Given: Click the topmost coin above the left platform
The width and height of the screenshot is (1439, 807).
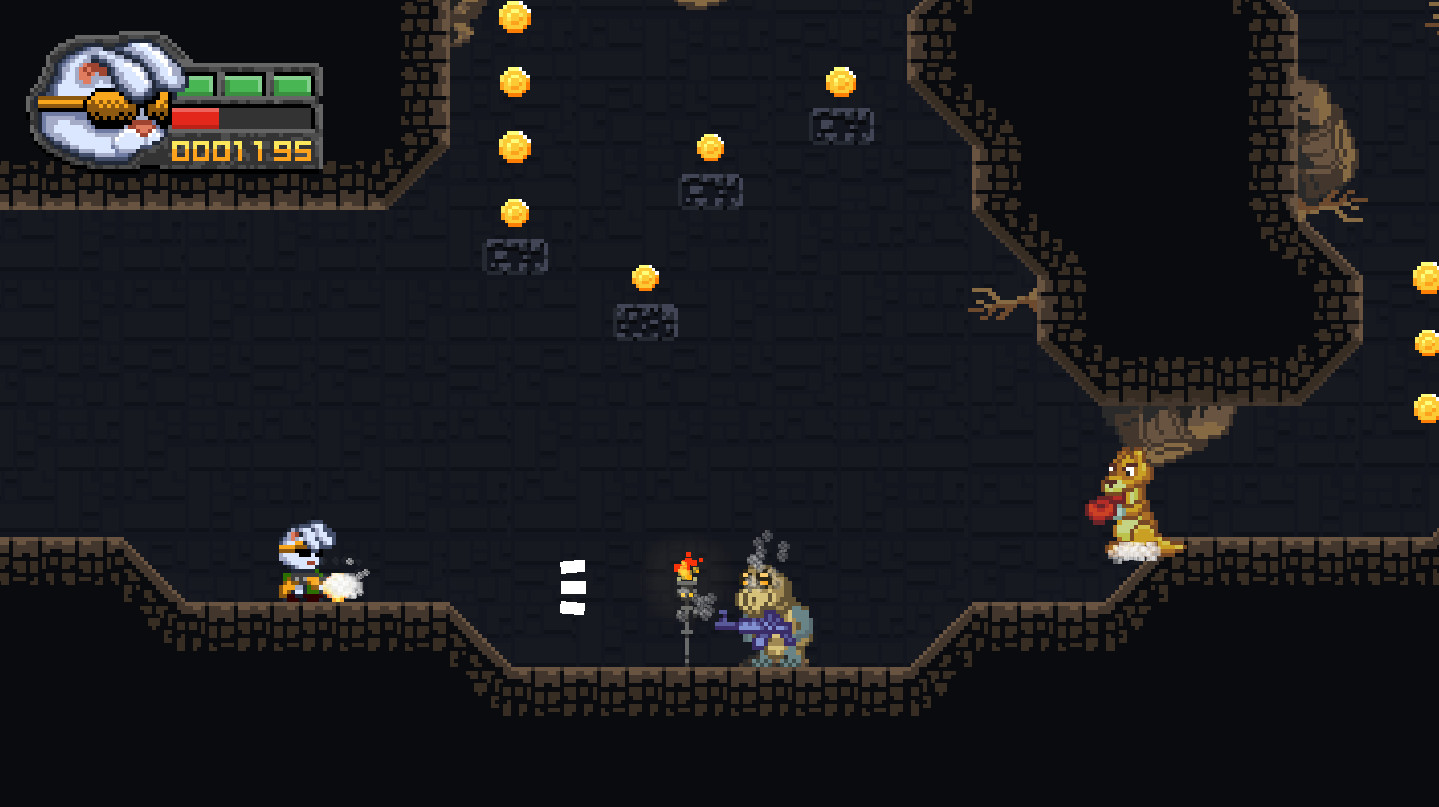Looking at the screenshot, I should (516, 17).
